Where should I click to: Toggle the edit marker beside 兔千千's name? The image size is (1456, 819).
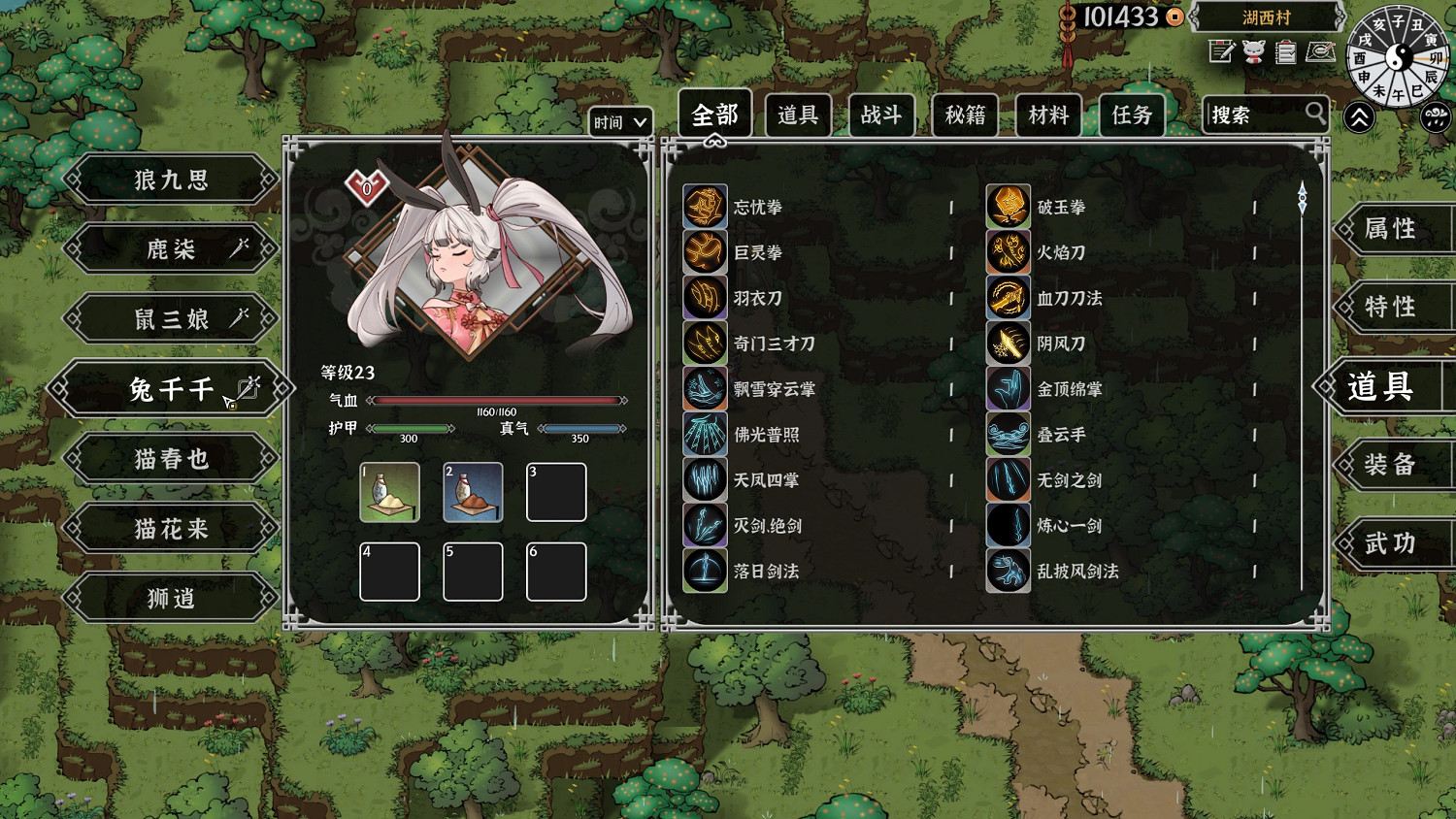point(250,388)
